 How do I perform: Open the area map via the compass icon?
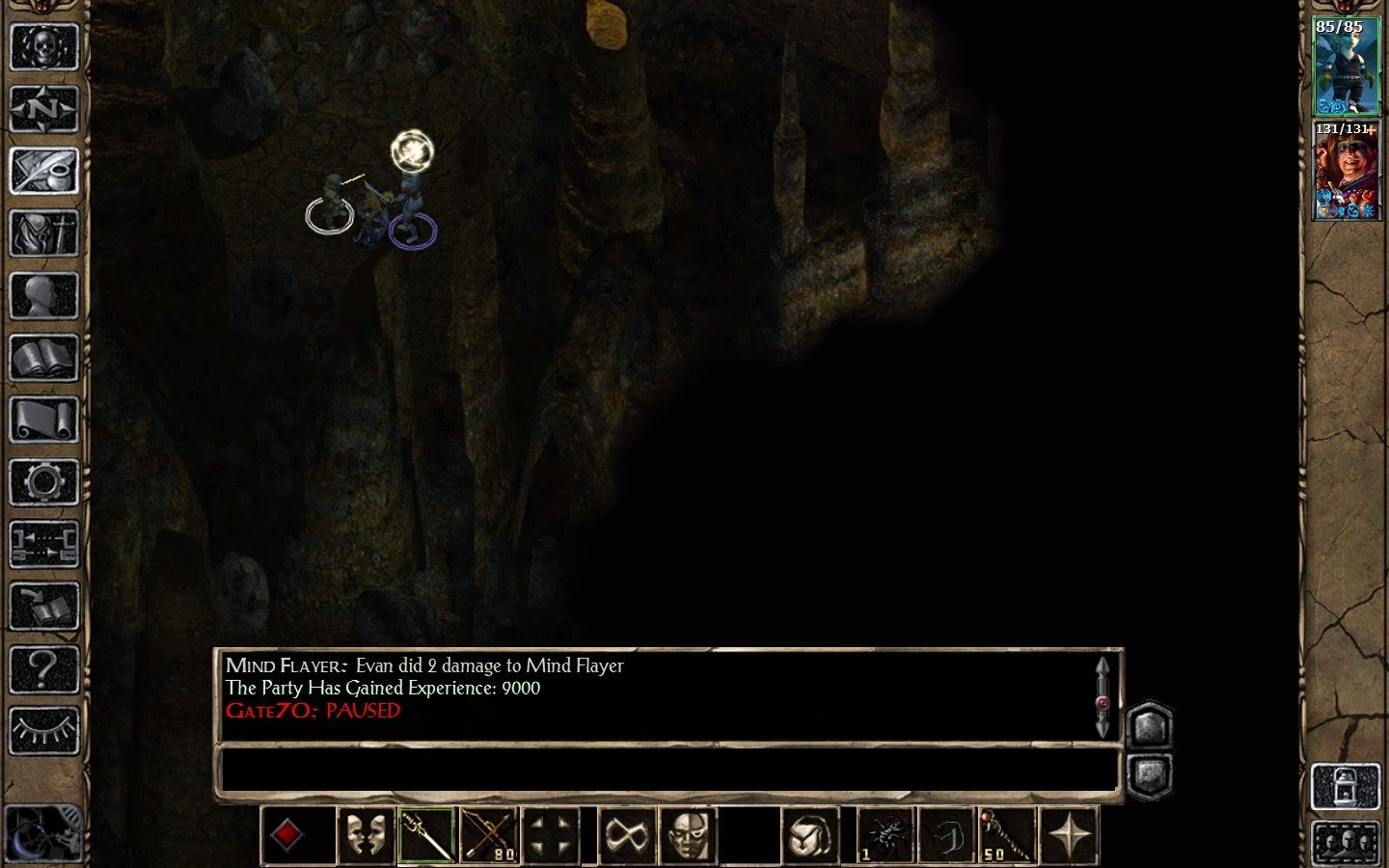[x=45, y=109]
